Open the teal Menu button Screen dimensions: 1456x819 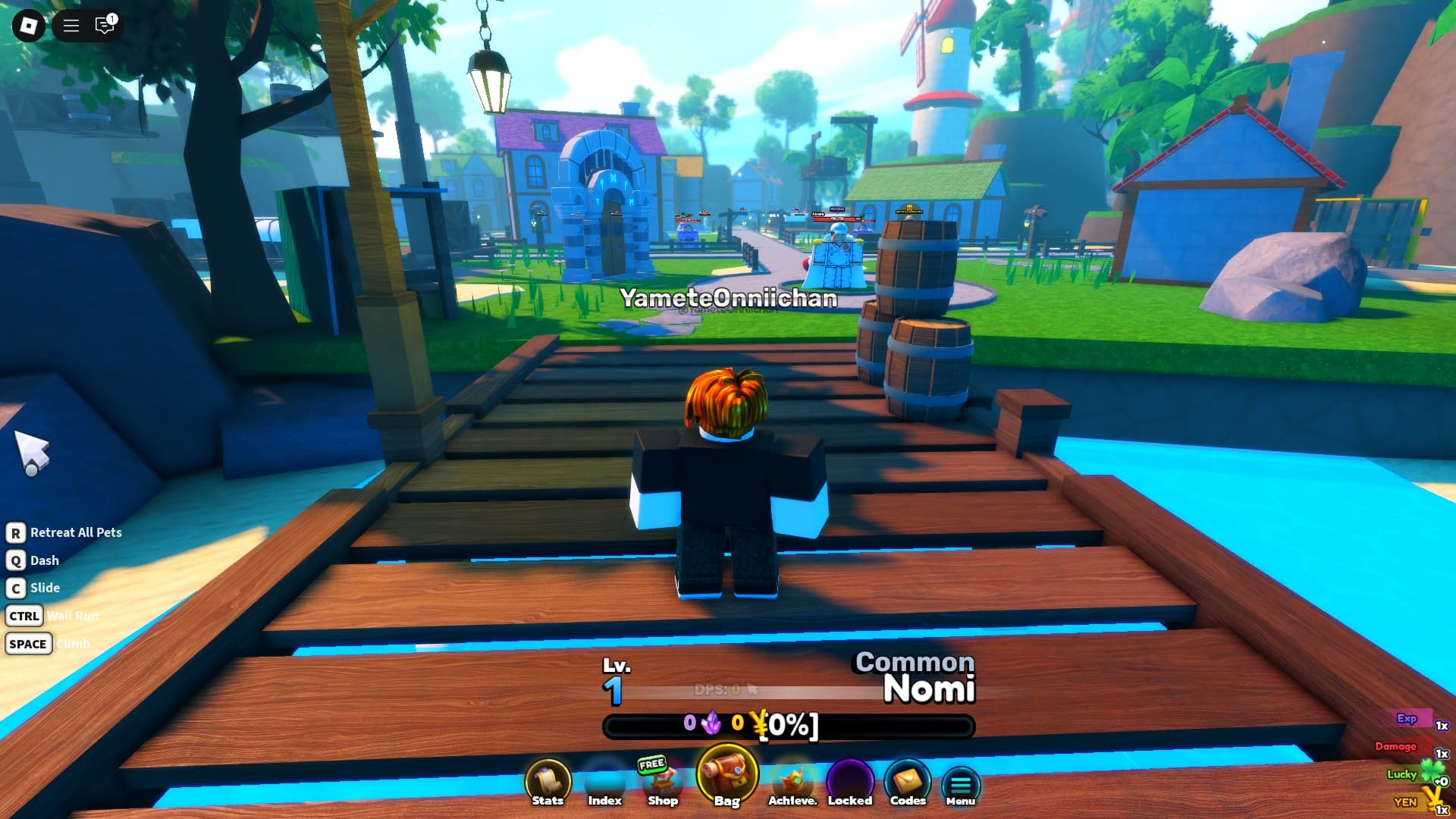[961, 786]
